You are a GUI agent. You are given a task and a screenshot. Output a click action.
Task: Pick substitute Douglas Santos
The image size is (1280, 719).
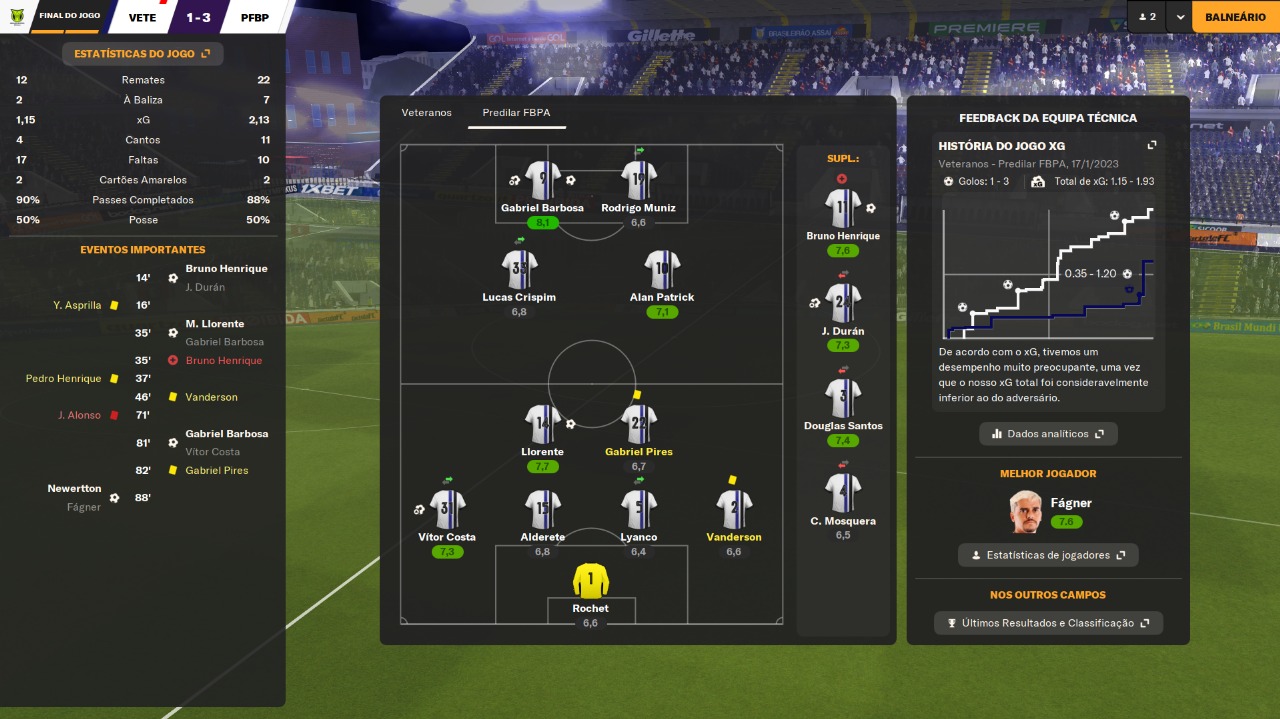click(842, 398)
